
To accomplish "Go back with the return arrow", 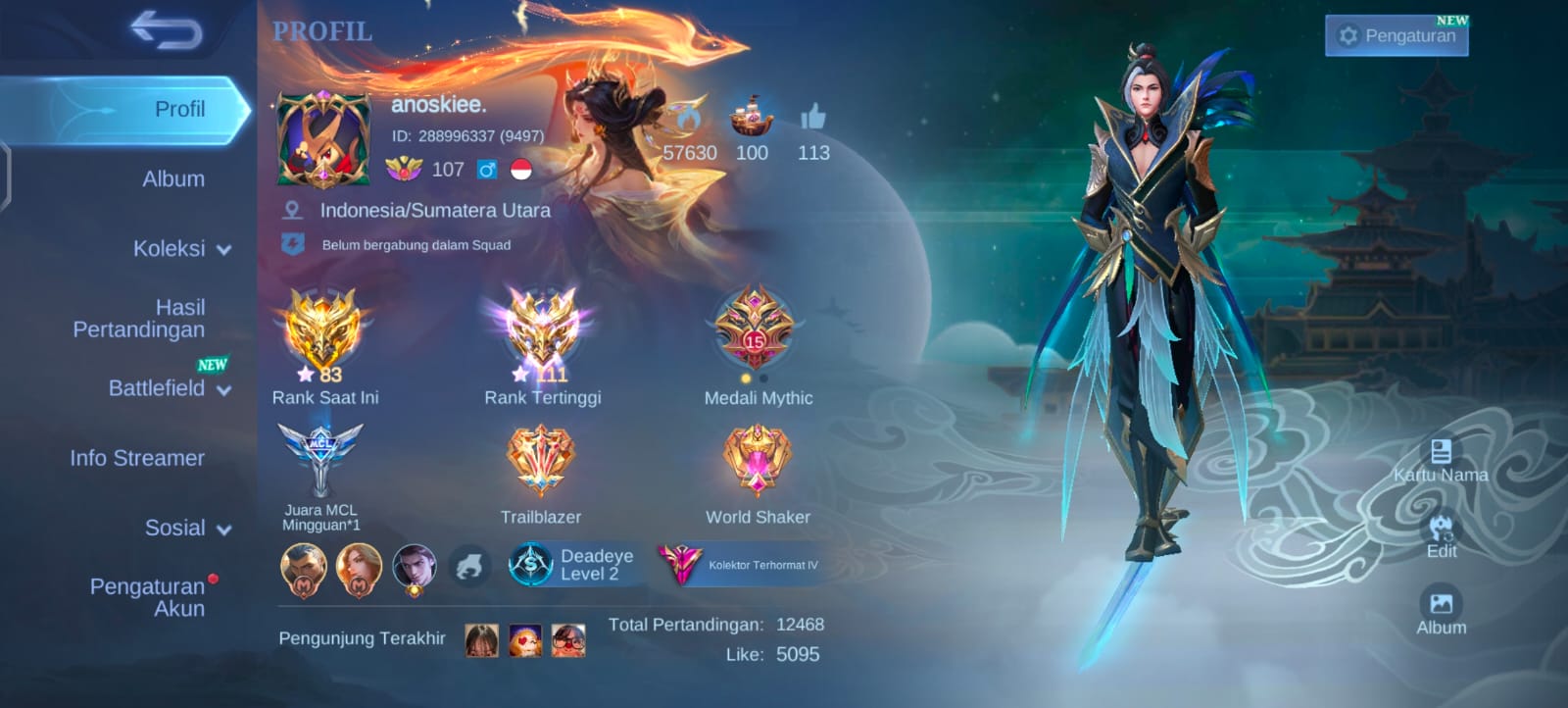I will pos(167,31).
